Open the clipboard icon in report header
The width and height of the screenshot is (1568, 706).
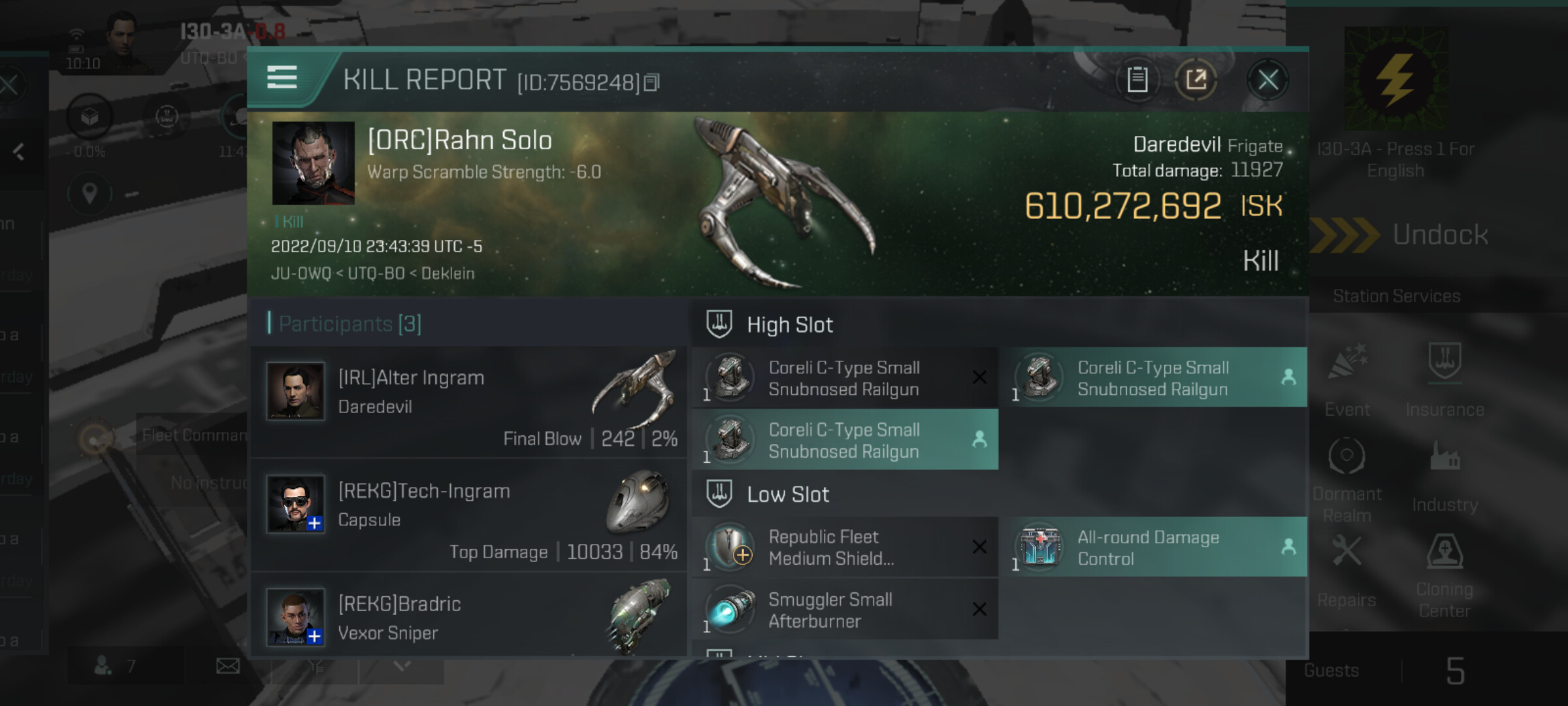1137,80
